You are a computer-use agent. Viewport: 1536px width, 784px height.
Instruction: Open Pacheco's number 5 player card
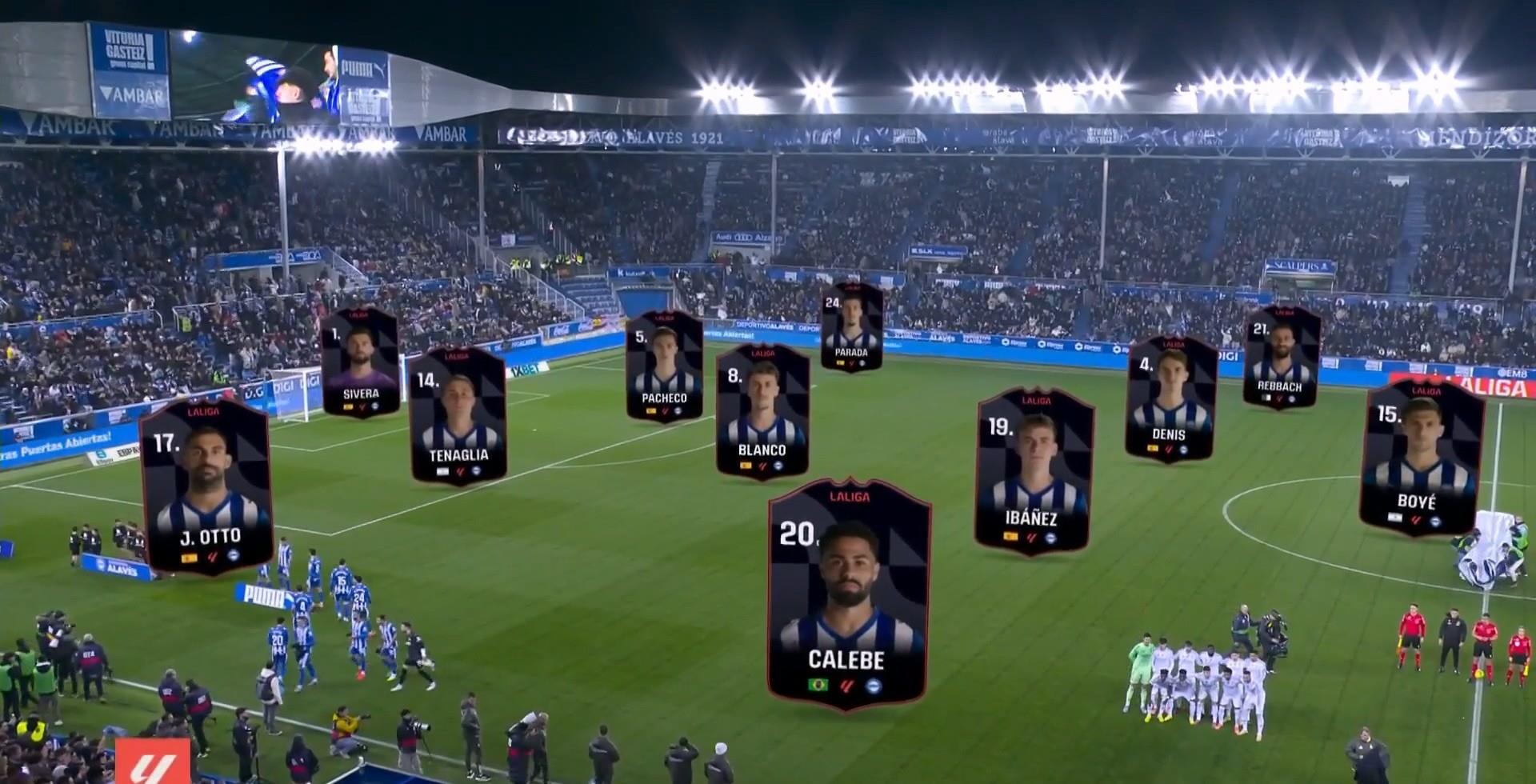click(x=664, y=366)
